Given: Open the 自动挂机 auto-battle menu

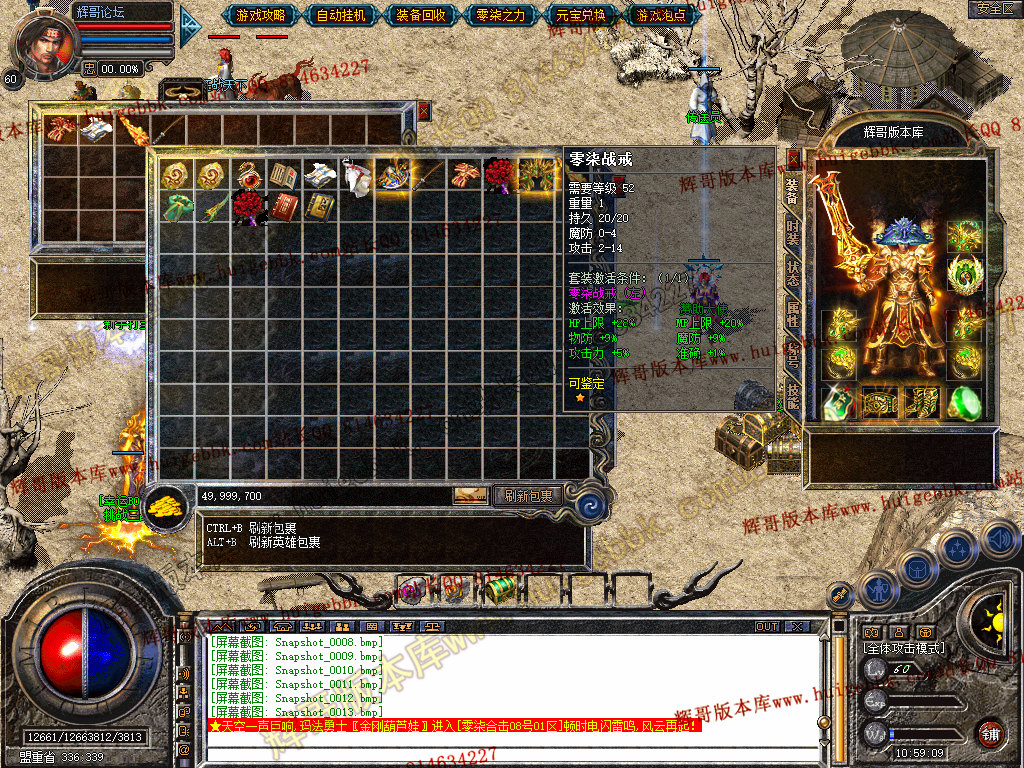Looking at the screenshot, I should click(341, 15).
